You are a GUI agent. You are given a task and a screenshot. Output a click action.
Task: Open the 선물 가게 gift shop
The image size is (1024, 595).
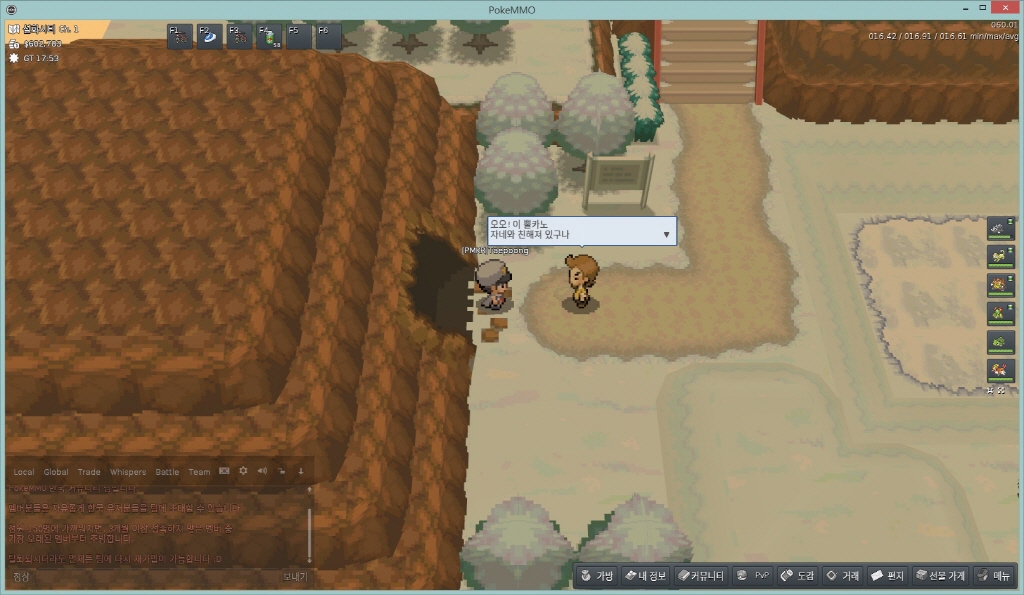[x=941, y=576]
